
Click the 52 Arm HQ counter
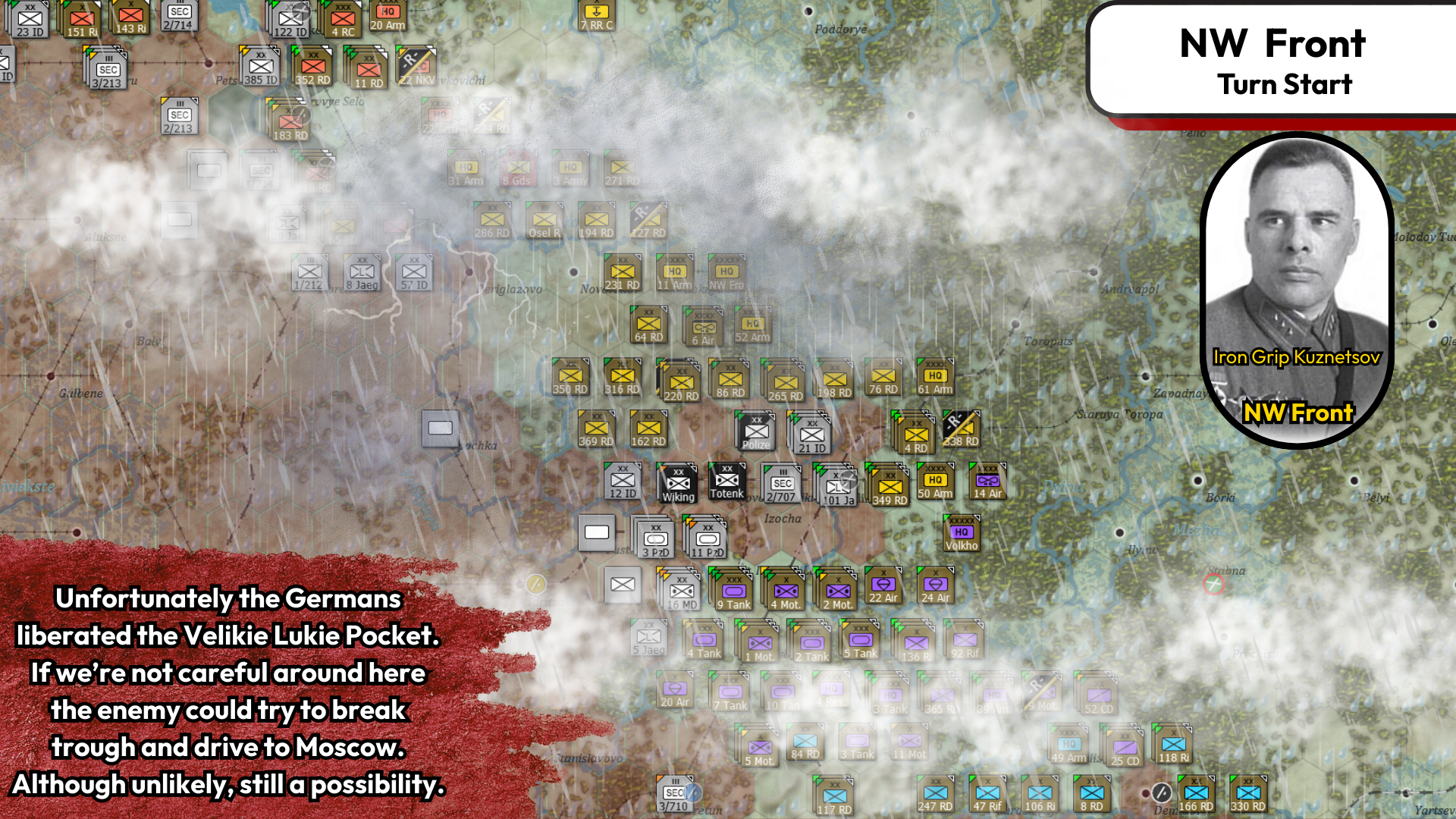(754, 324)
